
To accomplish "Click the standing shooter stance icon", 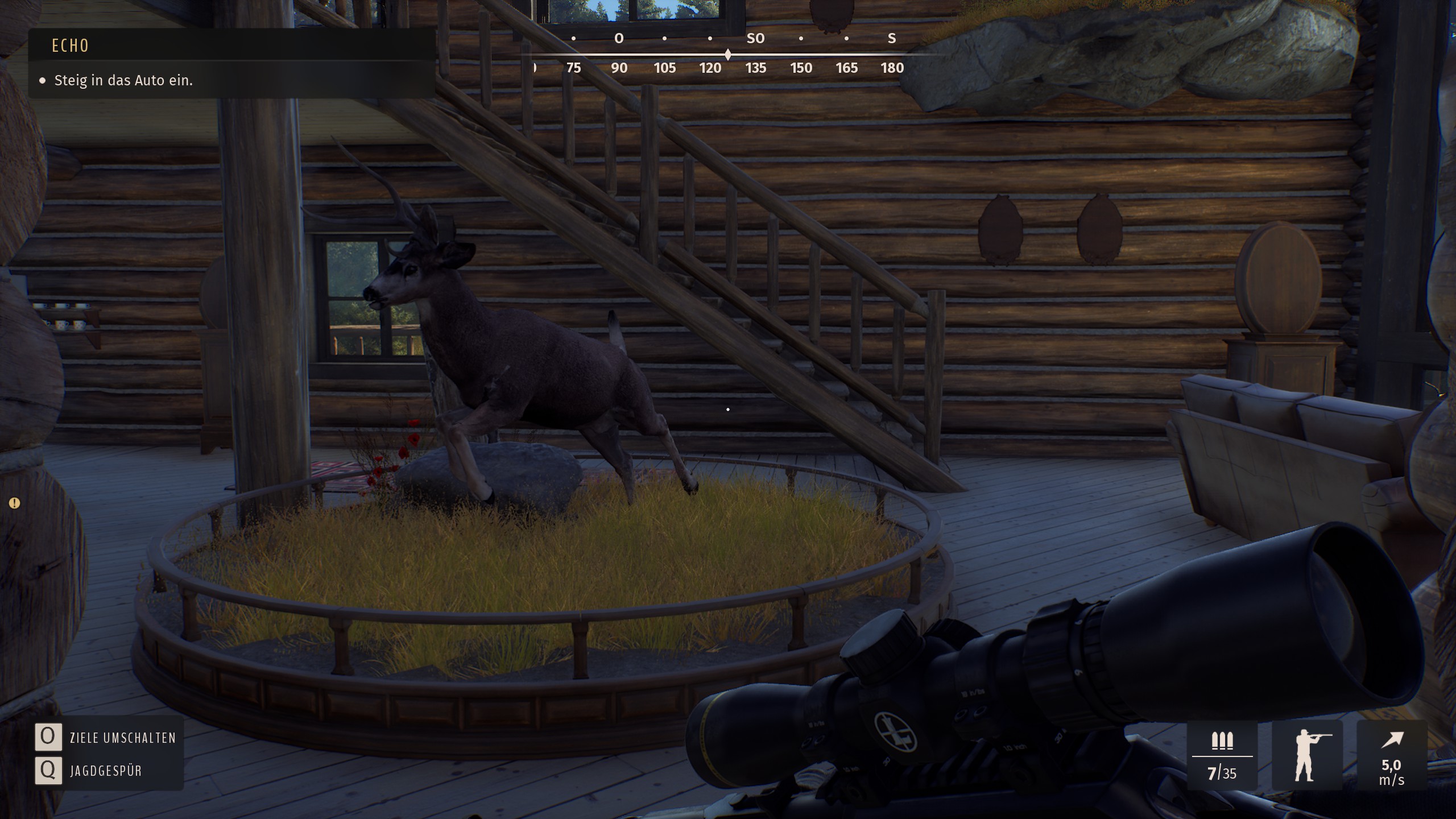I will pos(1307,755).
